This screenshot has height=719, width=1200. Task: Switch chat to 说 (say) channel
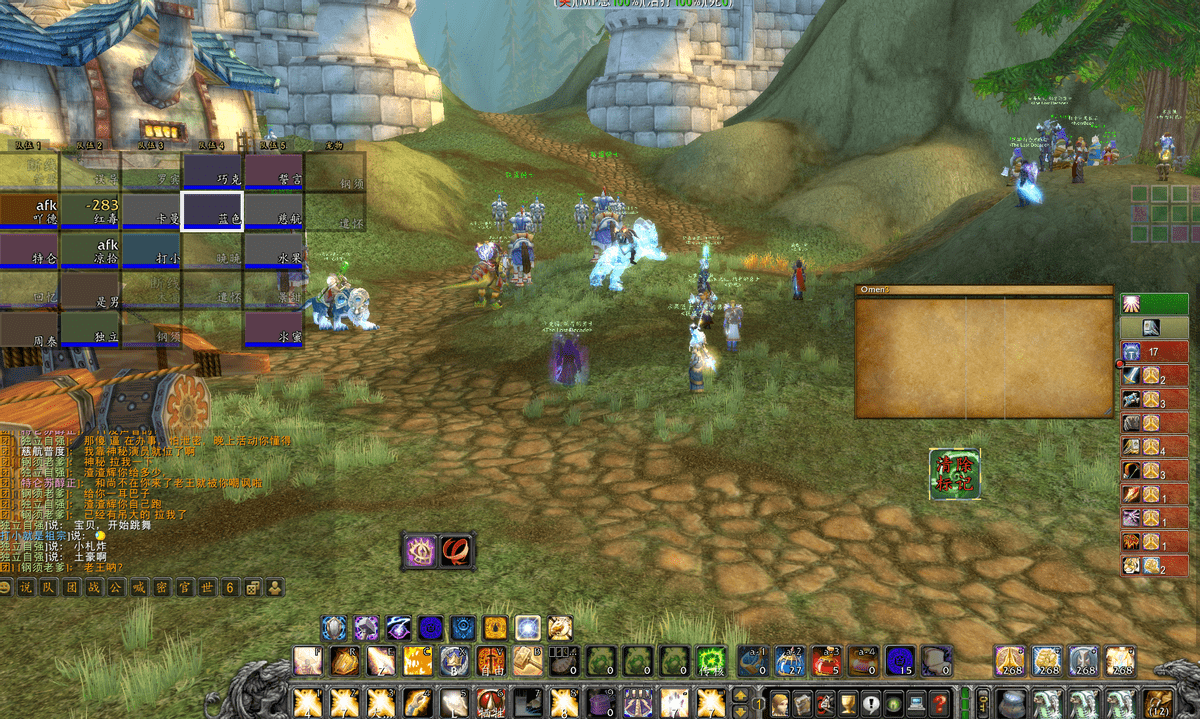coord(27,588)
